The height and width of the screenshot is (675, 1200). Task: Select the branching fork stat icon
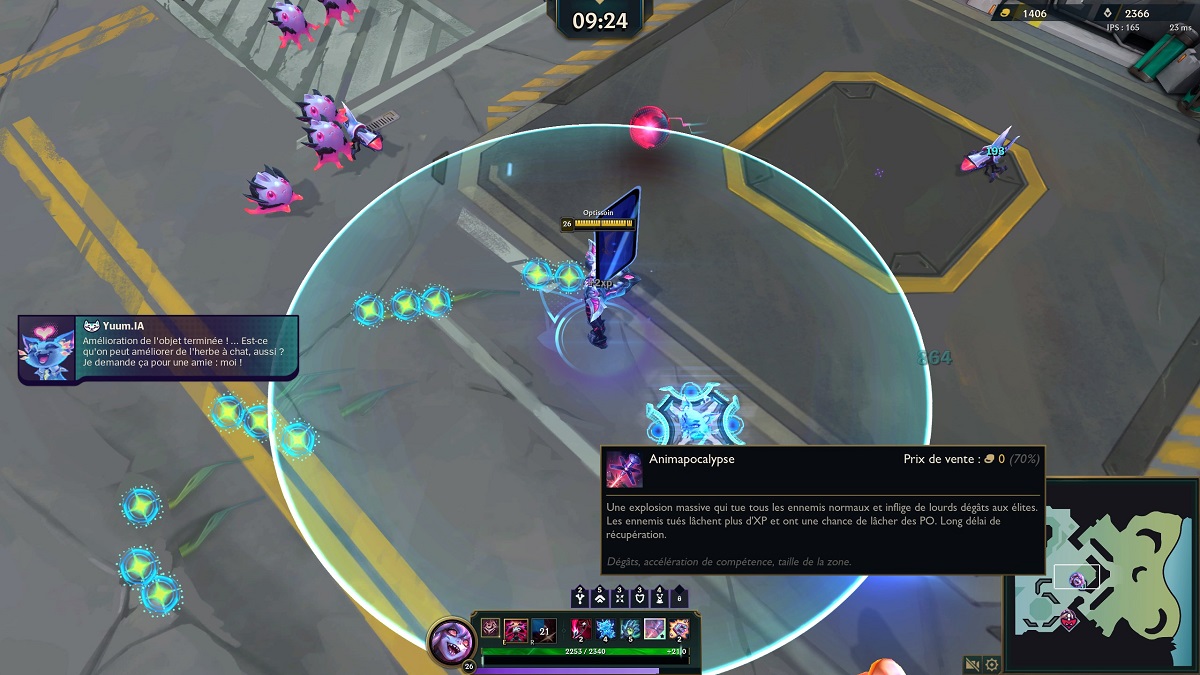coord(579,597)
